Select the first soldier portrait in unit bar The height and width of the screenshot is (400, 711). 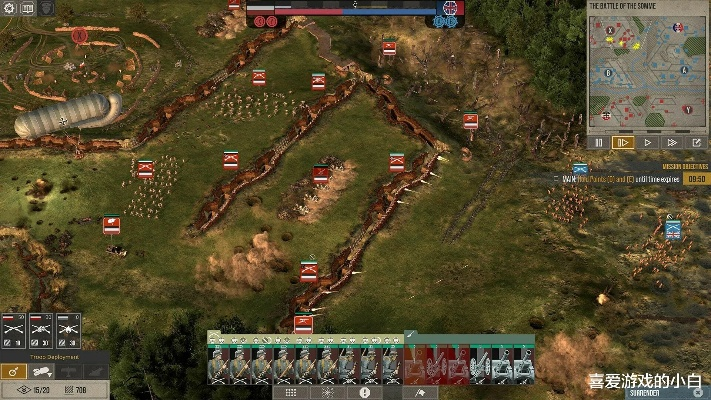(218, 366)
